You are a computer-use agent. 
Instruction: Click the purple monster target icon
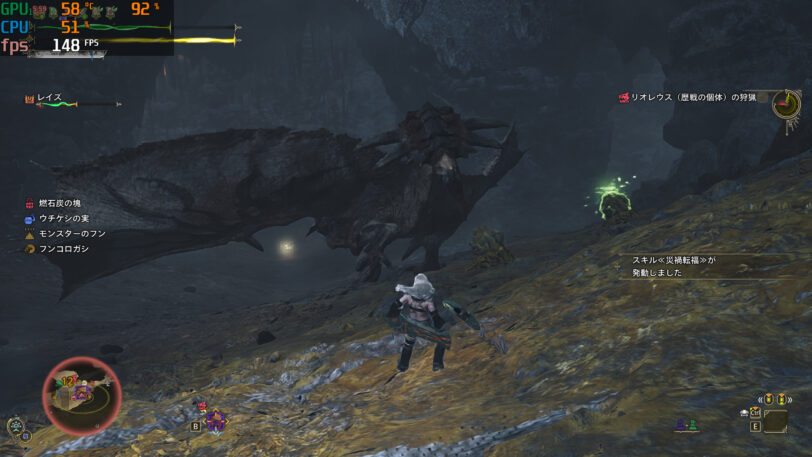pyautogui.click(x=216, y=419)
